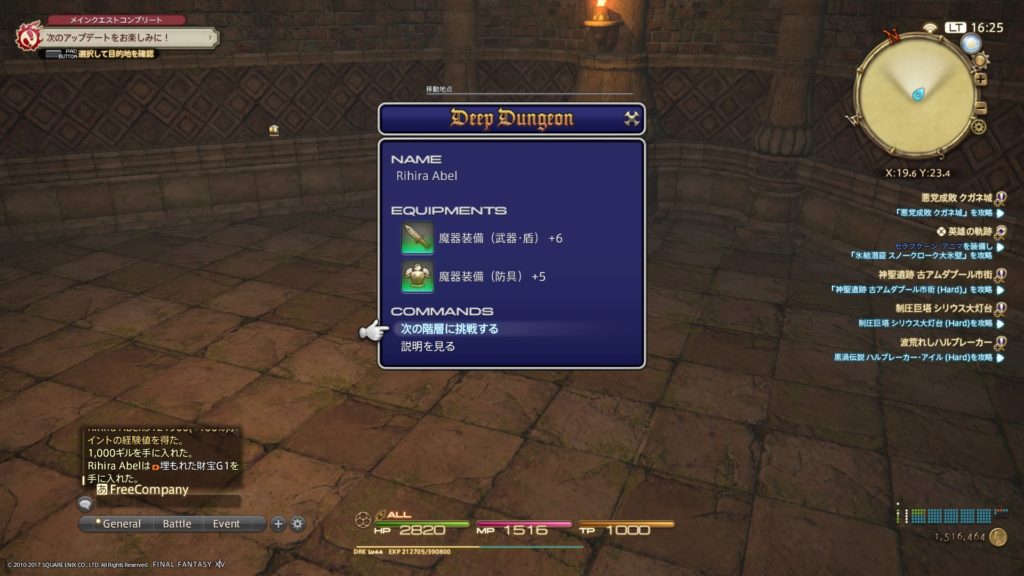Add a new chat tab with plus button
Screen dimensions: 1024x576
[x=279, y=524]
